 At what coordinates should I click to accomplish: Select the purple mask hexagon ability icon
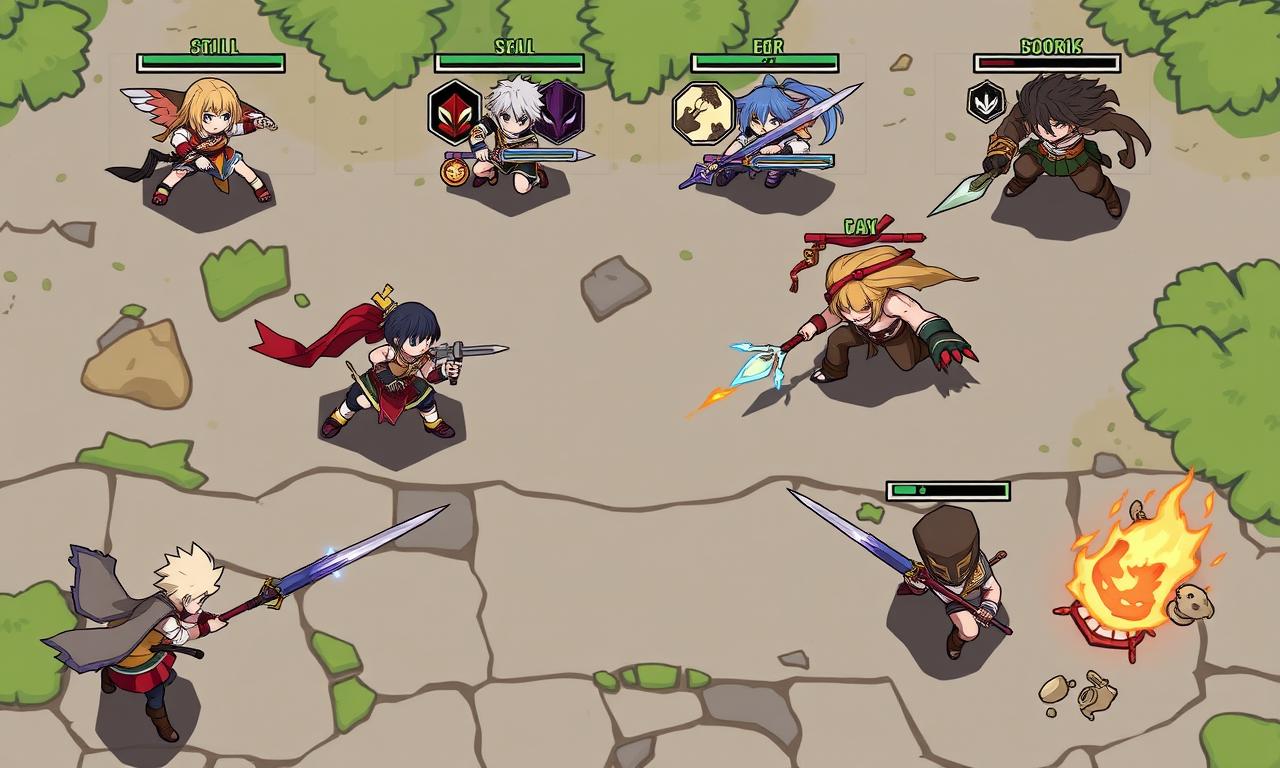coord(560,112)
